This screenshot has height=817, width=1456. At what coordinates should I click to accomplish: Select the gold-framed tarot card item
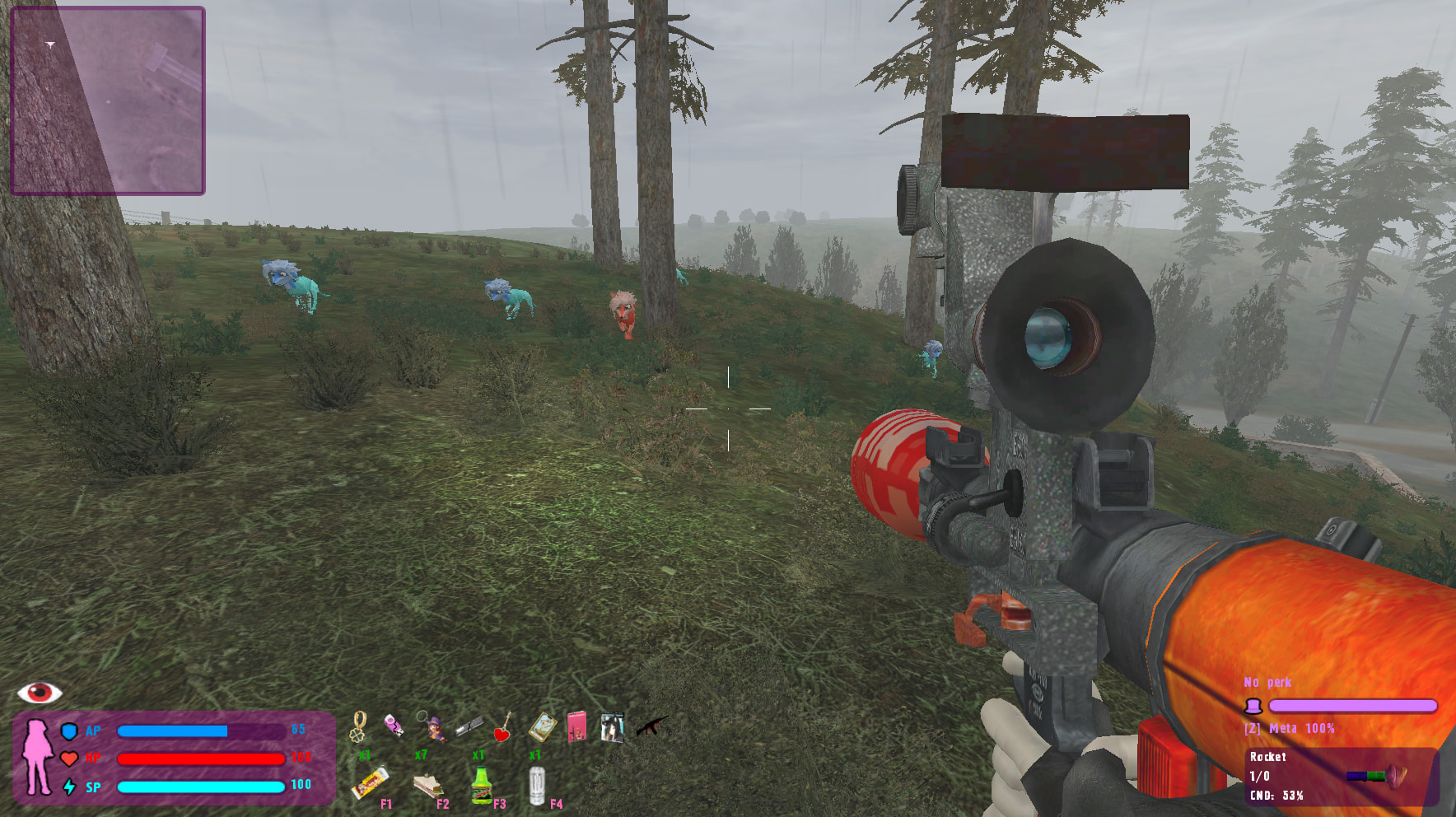click(x=541, y=726)
